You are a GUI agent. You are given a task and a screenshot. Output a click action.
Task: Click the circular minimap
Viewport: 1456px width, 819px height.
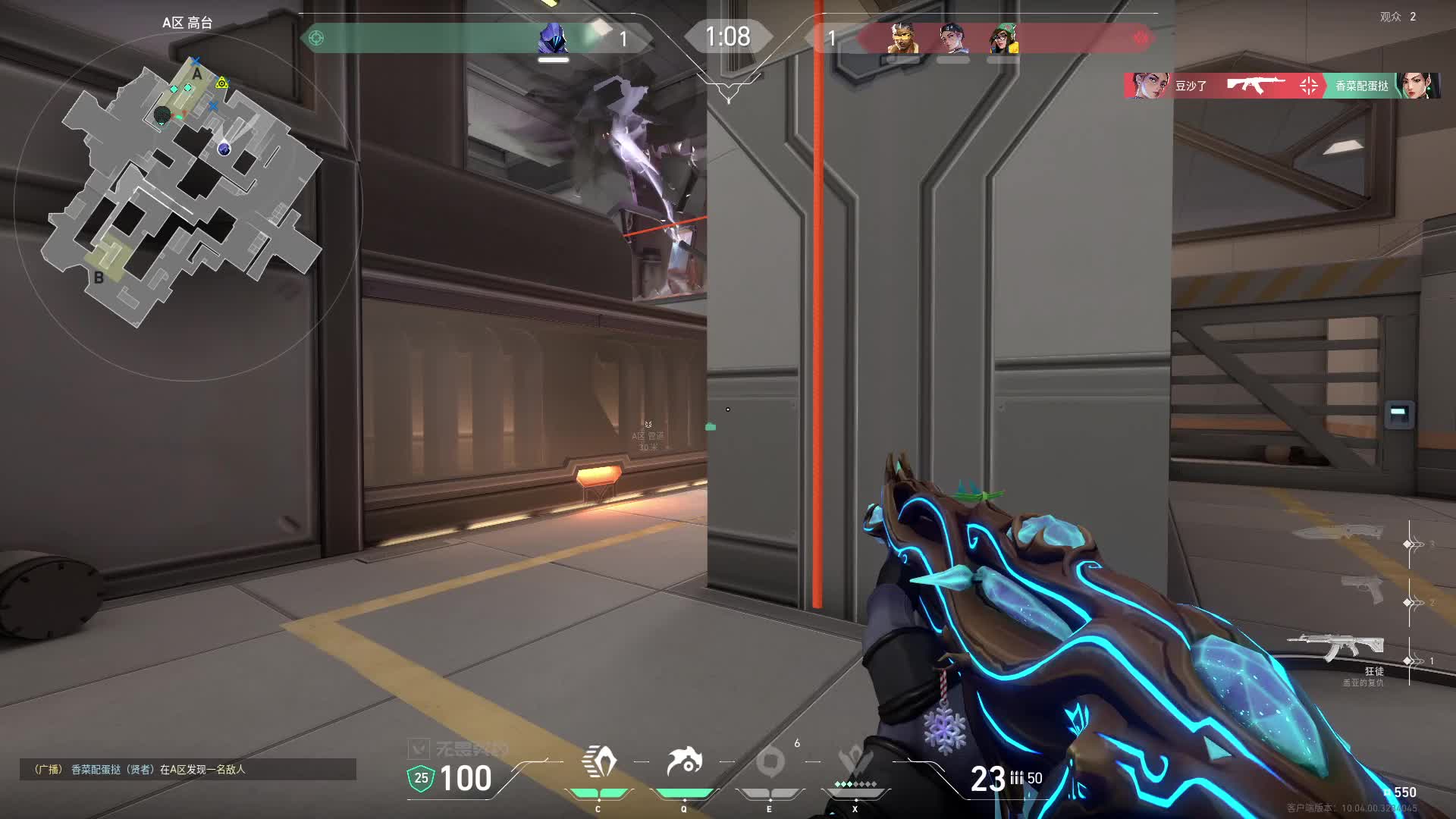tap(187, 205)
